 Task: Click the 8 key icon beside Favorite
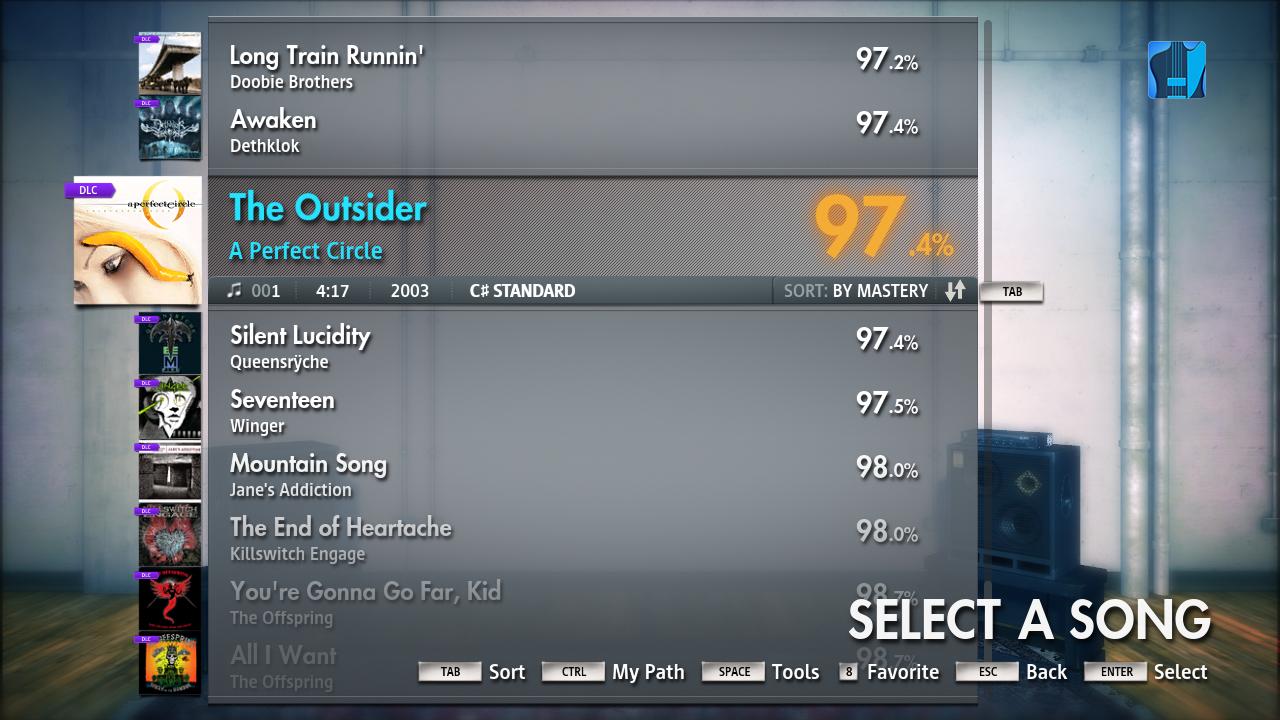(847, 672)
